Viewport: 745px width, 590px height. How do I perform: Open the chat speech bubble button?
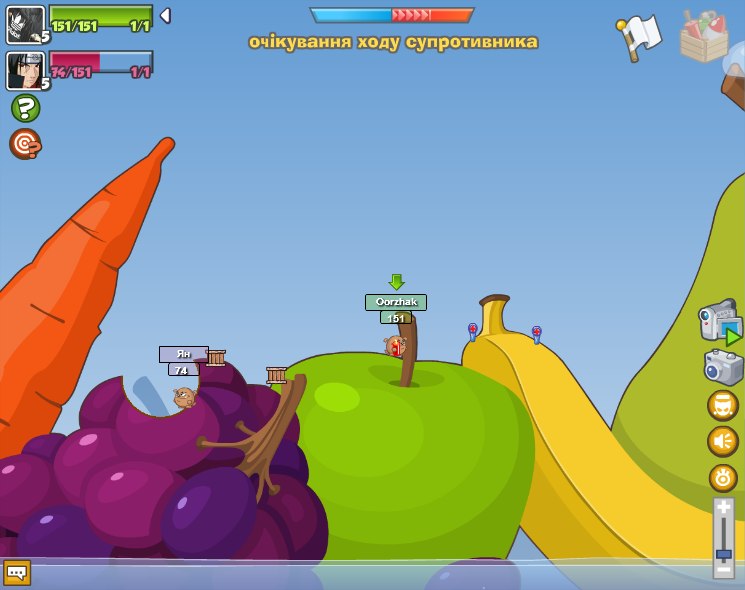[x=17, y=572]
